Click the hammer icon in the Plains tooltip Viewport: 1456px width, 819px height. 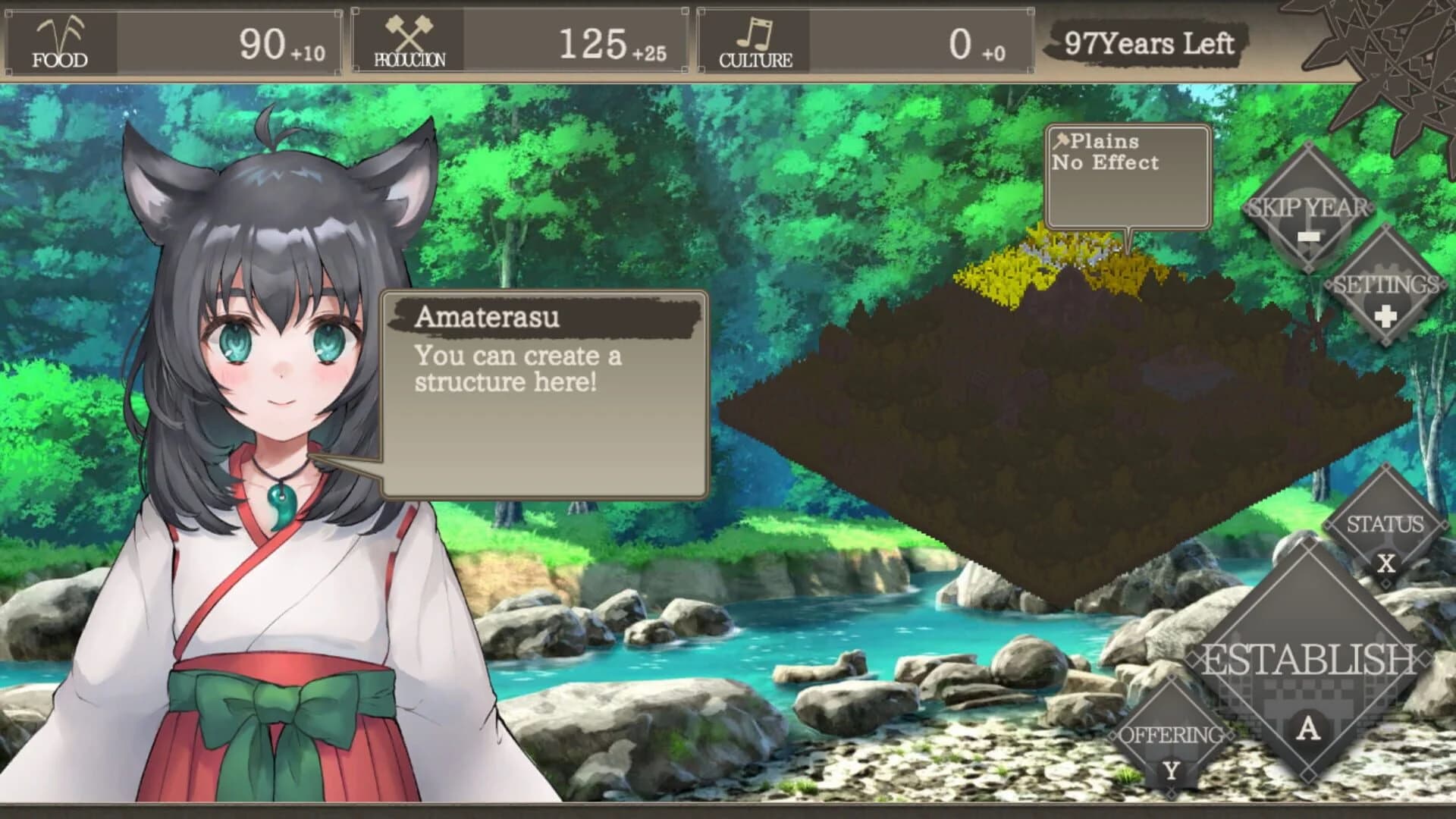[x=1063, y=140]
